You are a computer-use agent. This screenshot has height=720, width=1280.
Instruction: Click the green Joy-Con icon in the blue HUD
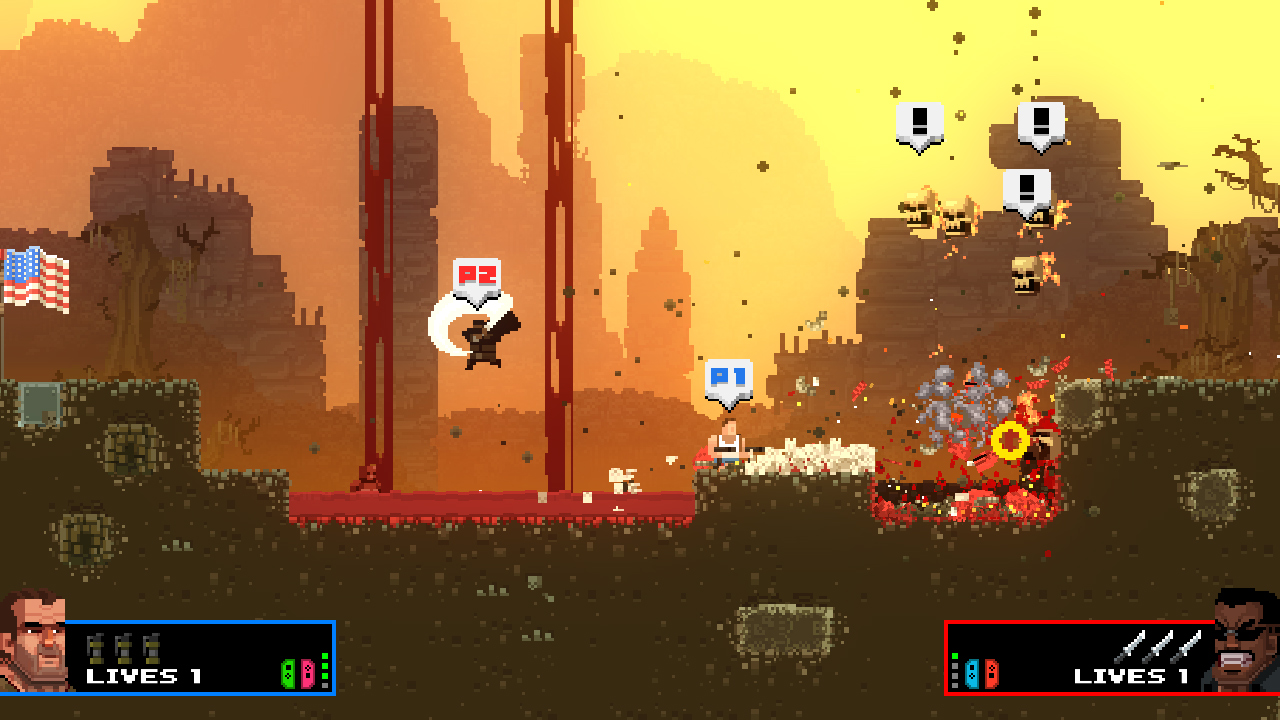(288, 672)
